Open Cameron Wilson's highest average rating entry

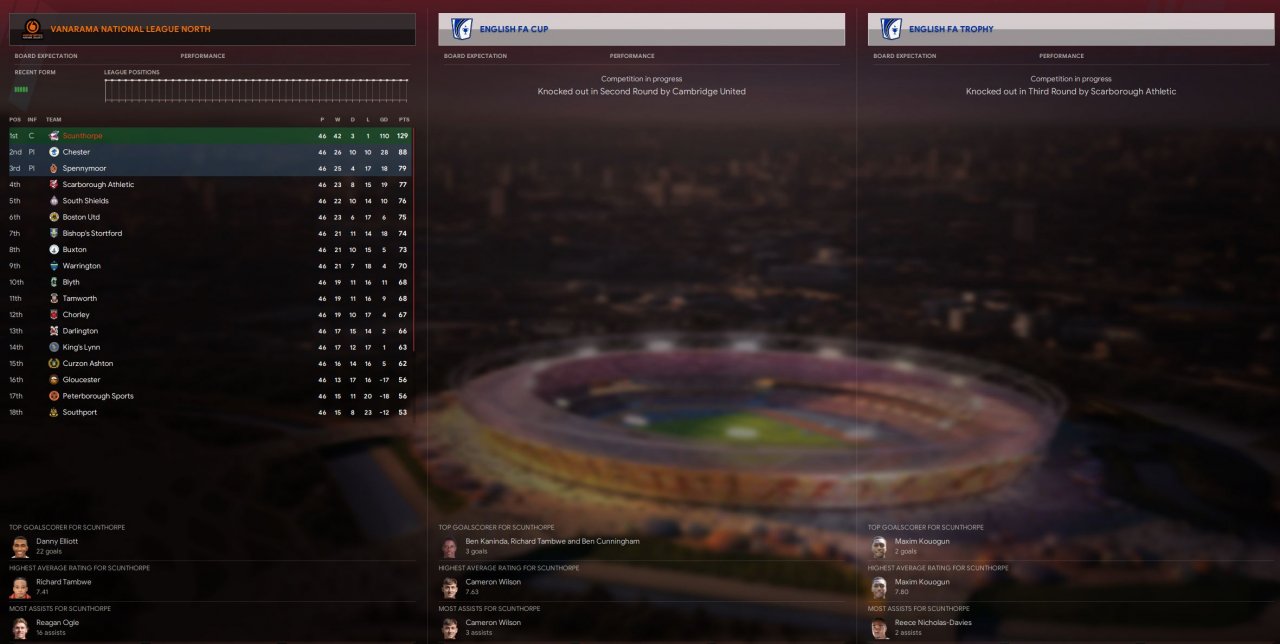493,582
